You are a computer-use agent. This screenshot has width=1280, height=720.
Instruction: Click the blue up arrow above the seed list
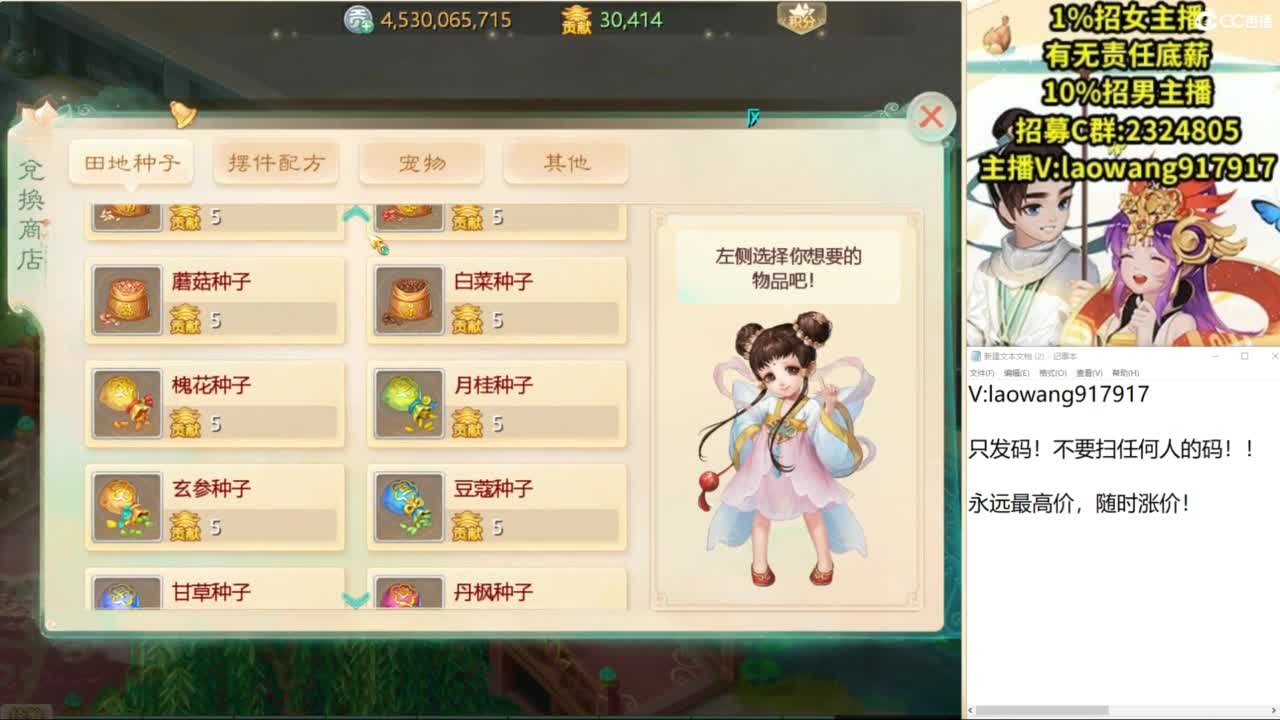pos(353,212)
